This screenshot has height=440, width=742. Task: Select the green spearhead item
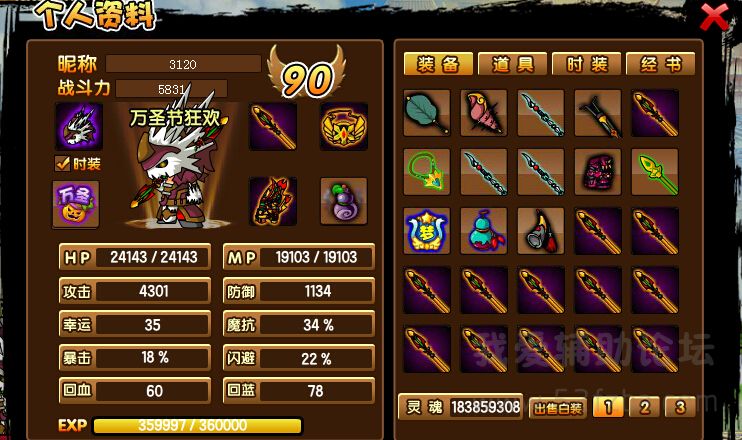coord(655,172)
